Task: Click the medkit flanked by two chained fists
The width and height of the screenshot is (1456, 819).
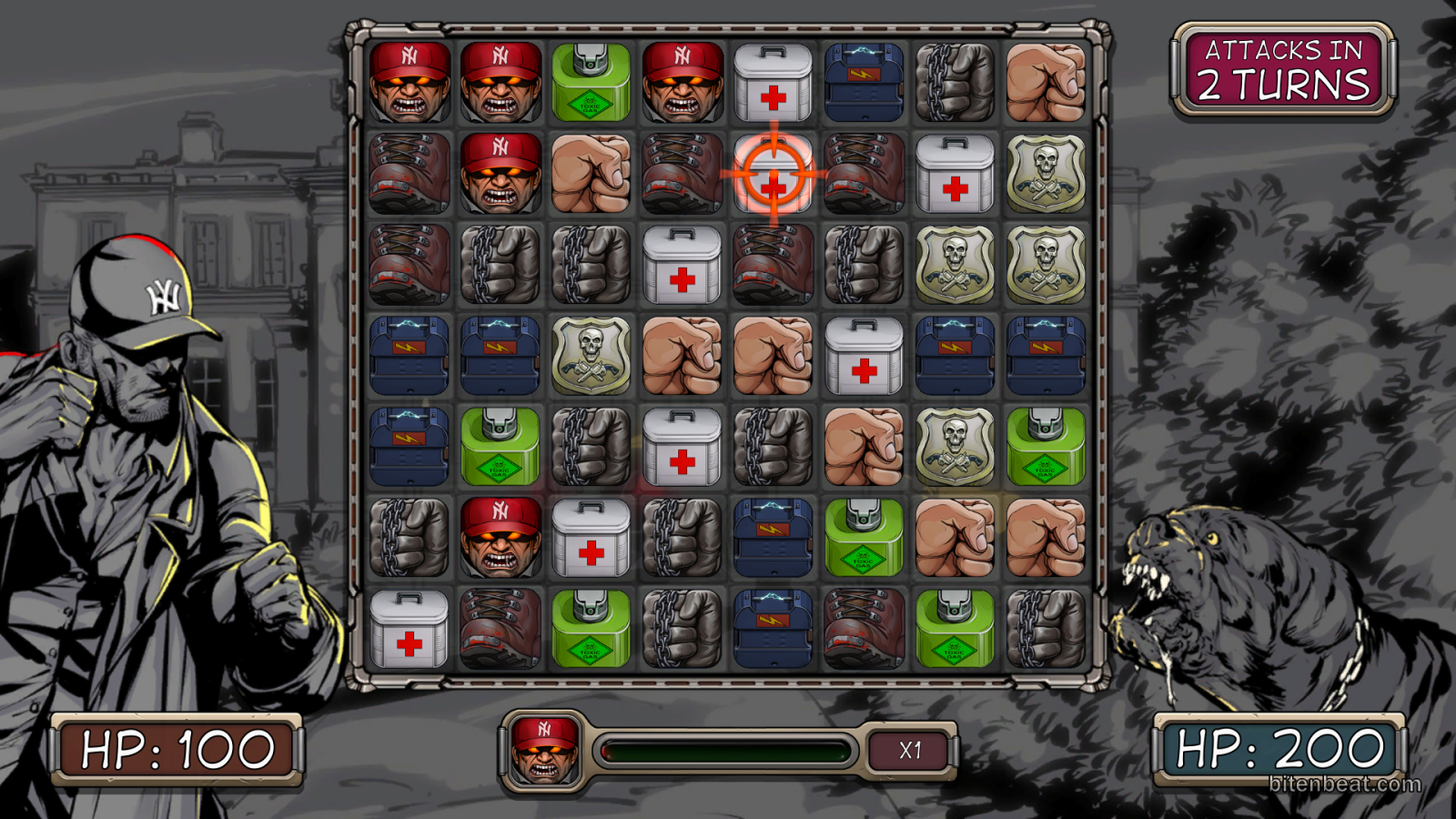Action: coord(682,446)
